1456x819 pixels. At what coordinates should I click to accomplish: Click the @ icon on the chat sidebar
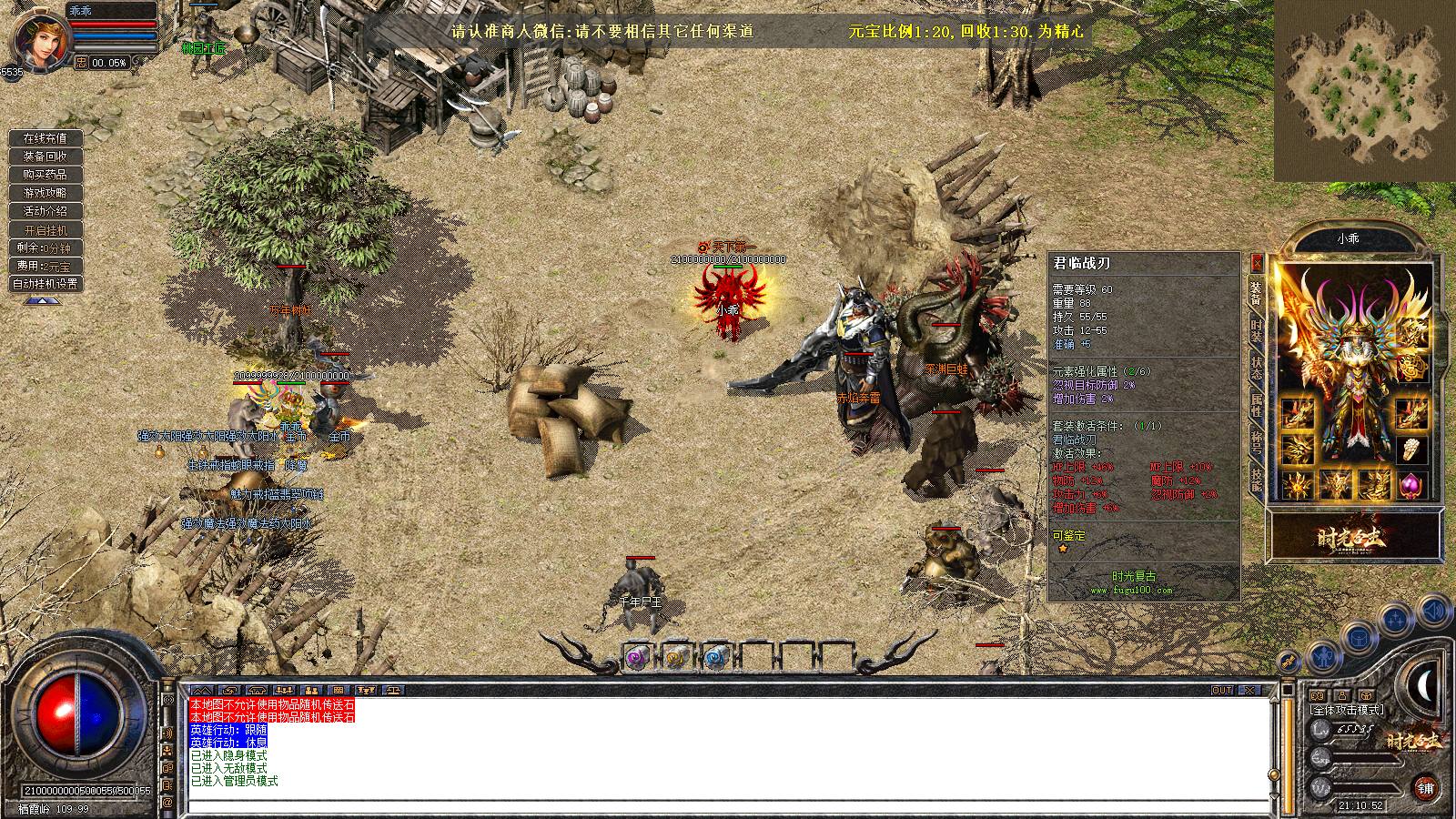point(168,802)
